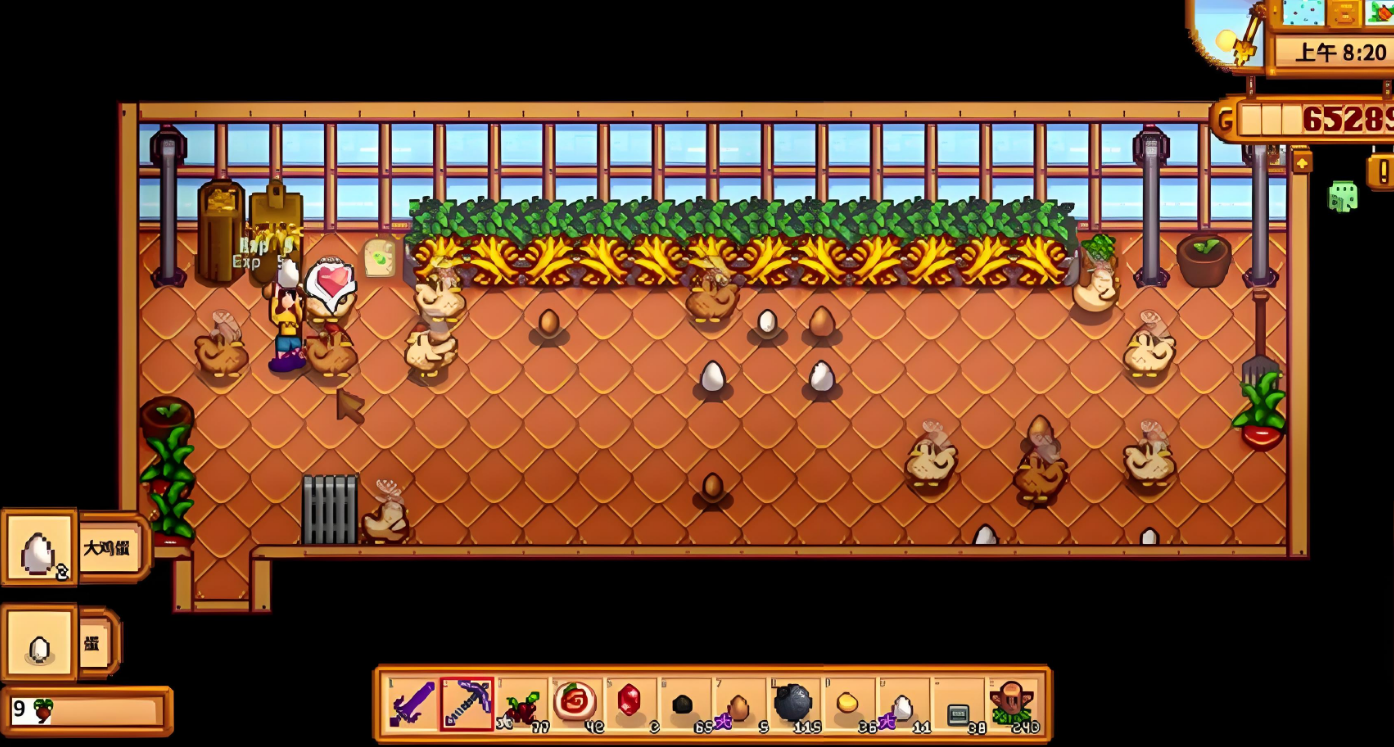Select the red ruby gem slot

coord(629,704)
